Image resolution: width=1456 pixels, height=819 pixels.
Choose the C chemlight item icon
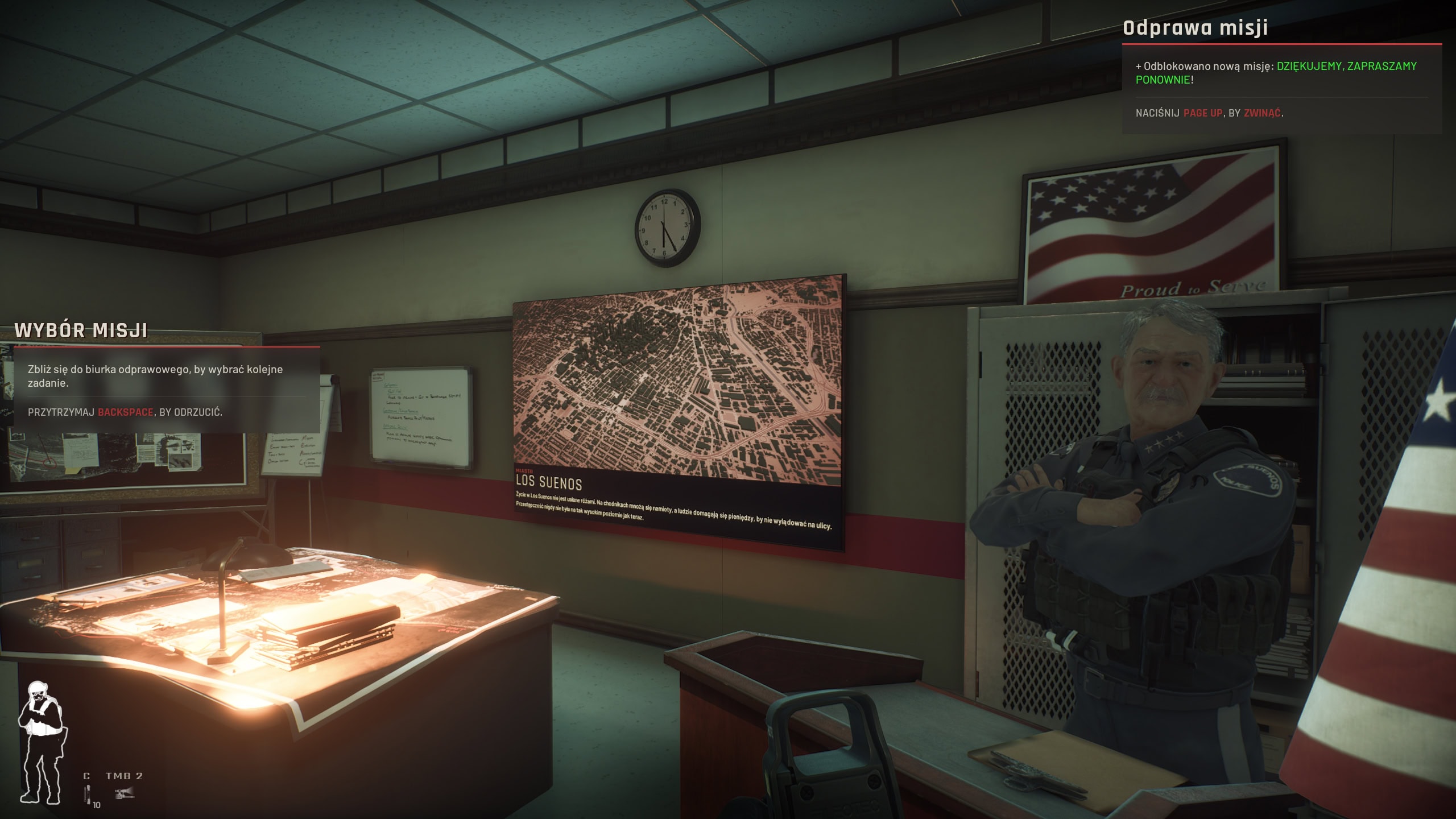[x=88, y=794]
